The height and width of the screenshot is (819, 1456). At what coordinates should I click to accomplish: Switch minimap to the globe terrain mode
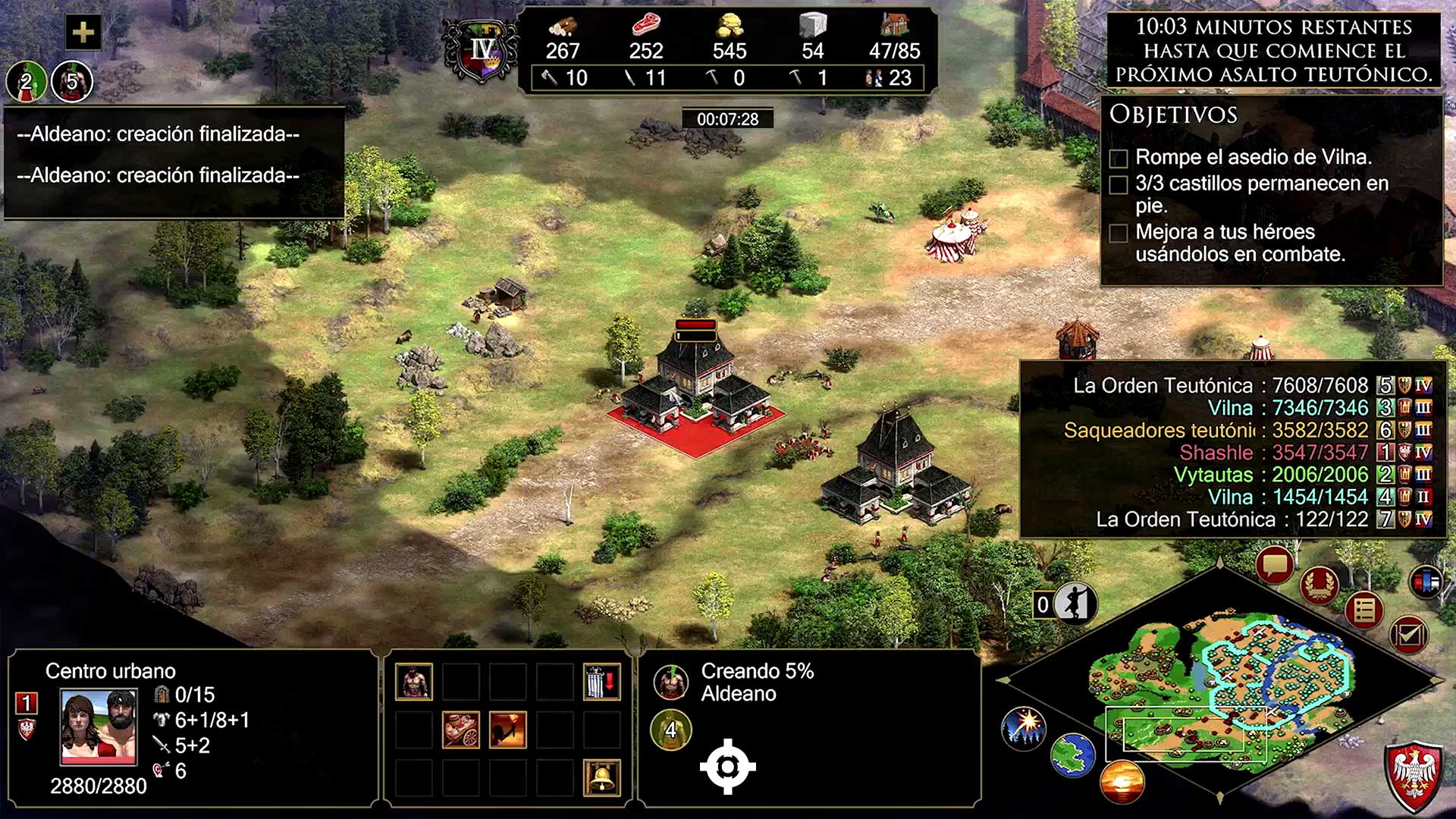(x=1072, y=755)
